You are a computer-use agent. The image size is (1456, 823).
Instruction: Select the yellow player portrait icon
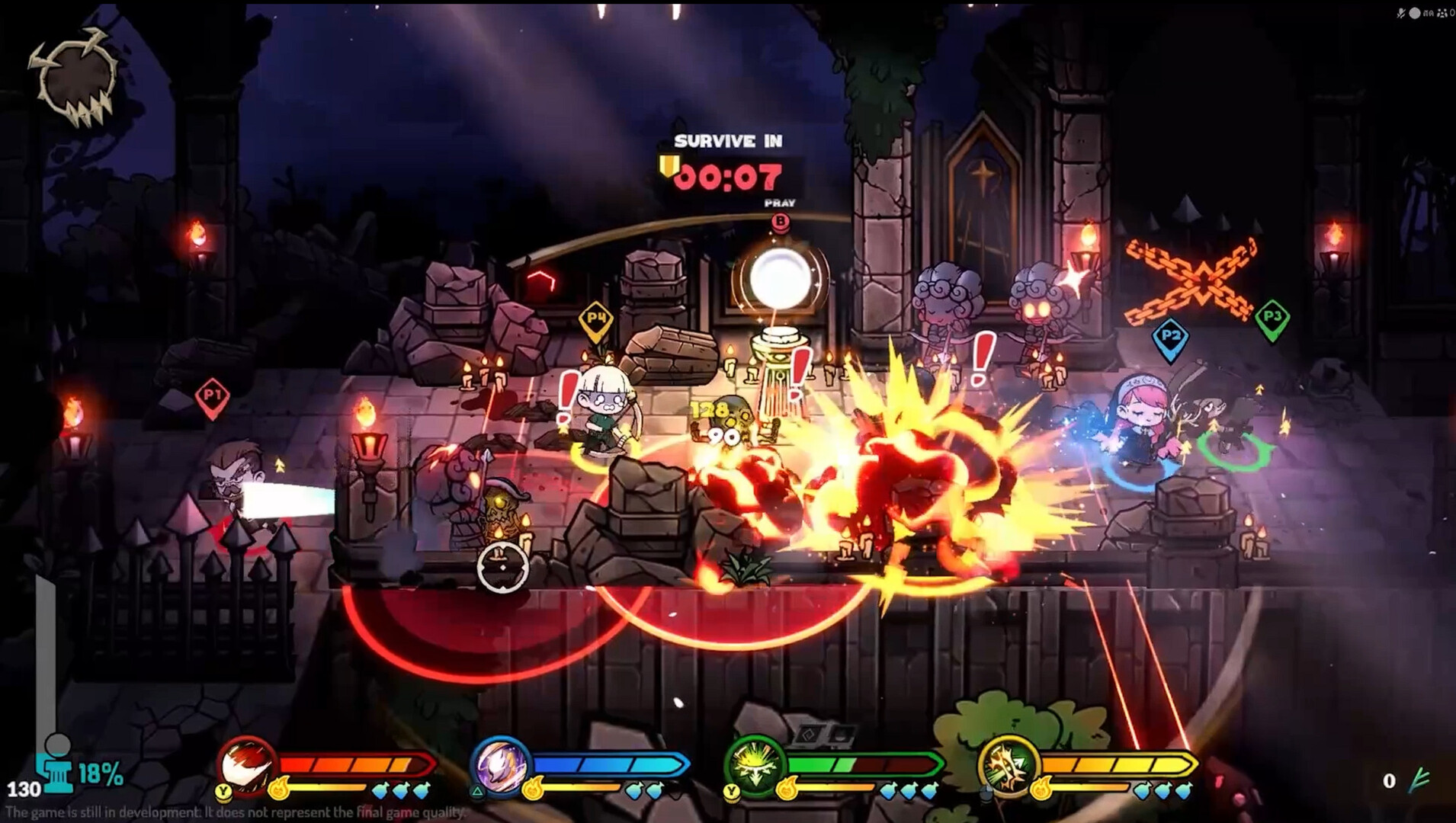pos(1008,764)
